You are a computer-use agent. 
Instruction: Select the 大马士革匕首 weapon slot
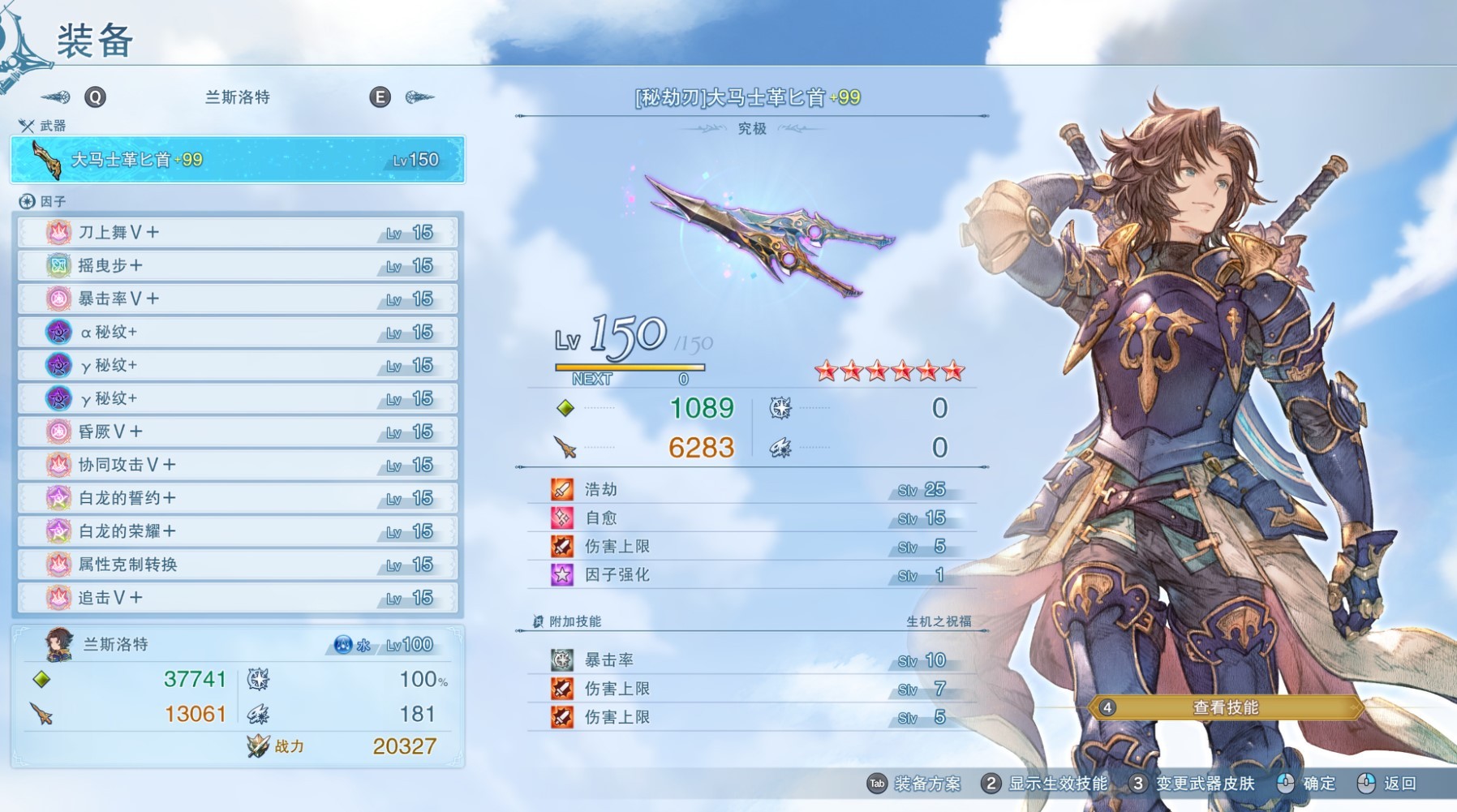pos(237,160)
